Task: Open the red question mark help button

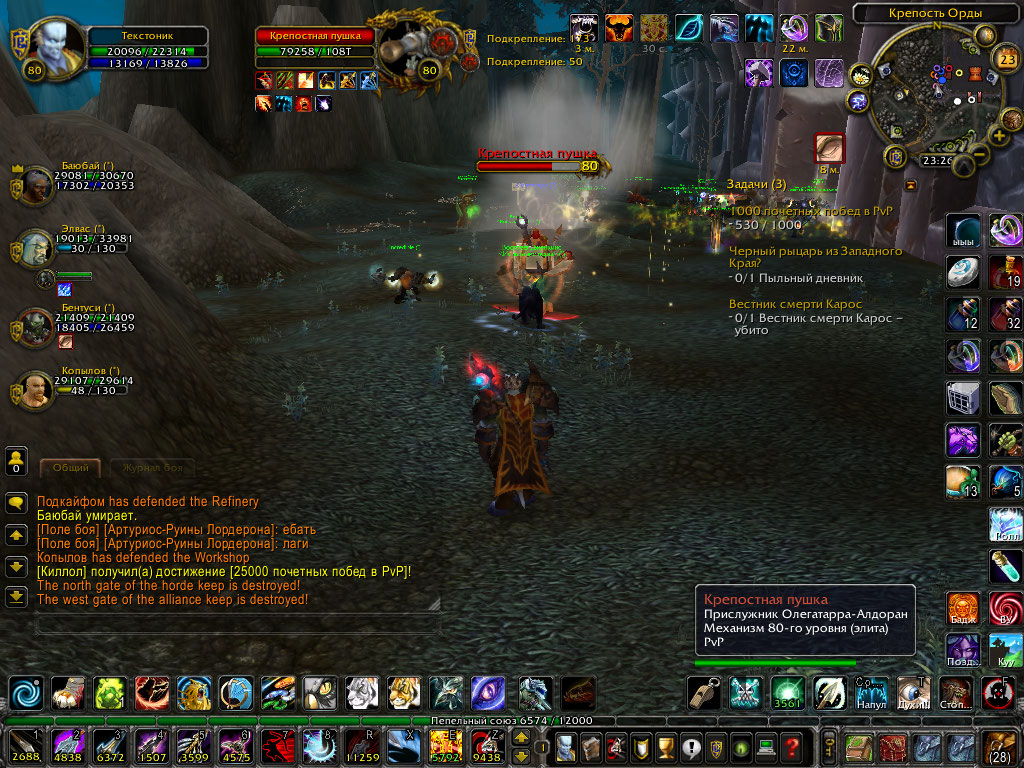Action: 791,746
